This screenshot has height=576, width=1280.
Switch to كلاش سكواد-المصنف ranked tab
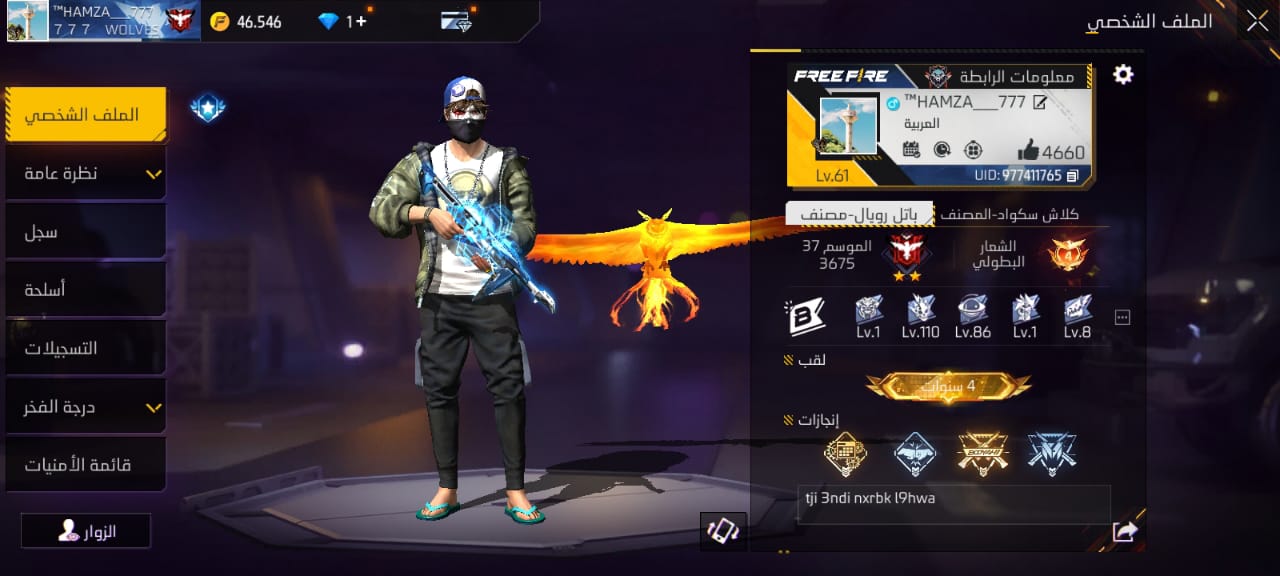pyautogui.click(x=1010, y=214)
